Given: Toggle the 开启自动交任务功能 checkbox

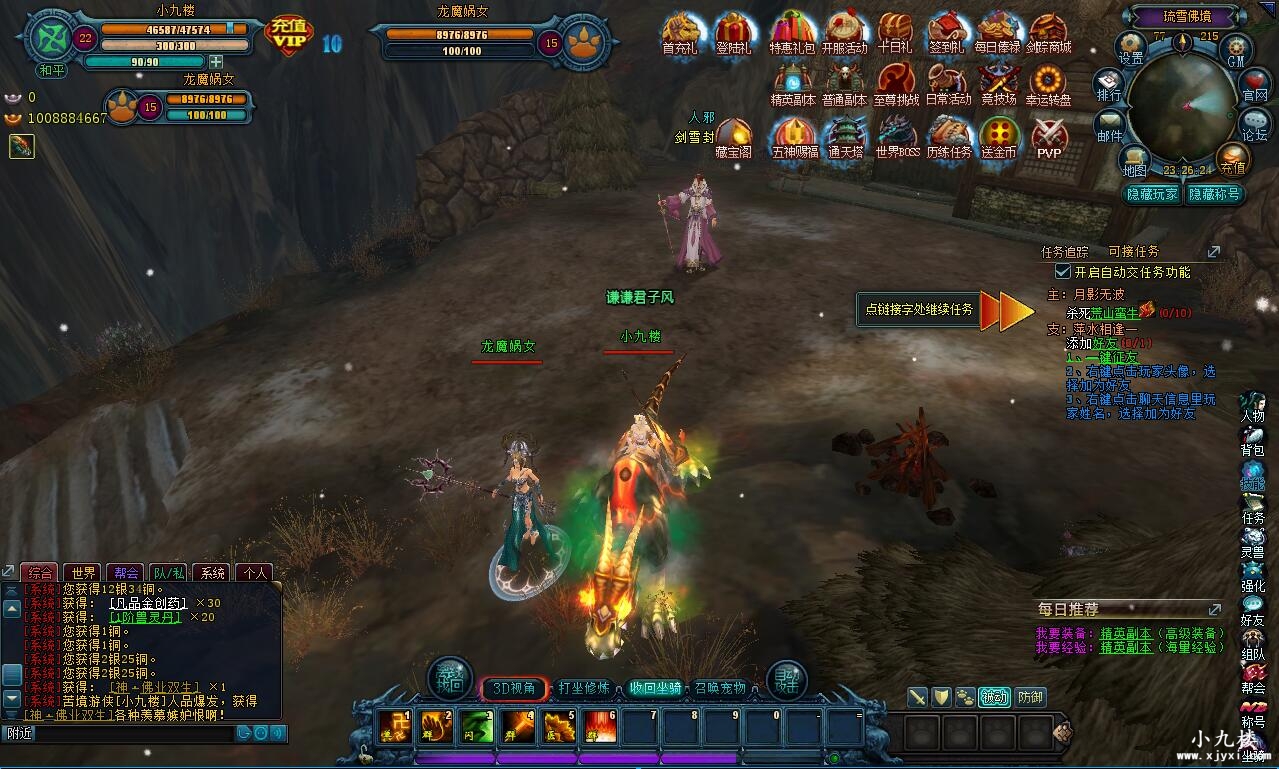Looking at the screenshot, I should (1063, 272).
